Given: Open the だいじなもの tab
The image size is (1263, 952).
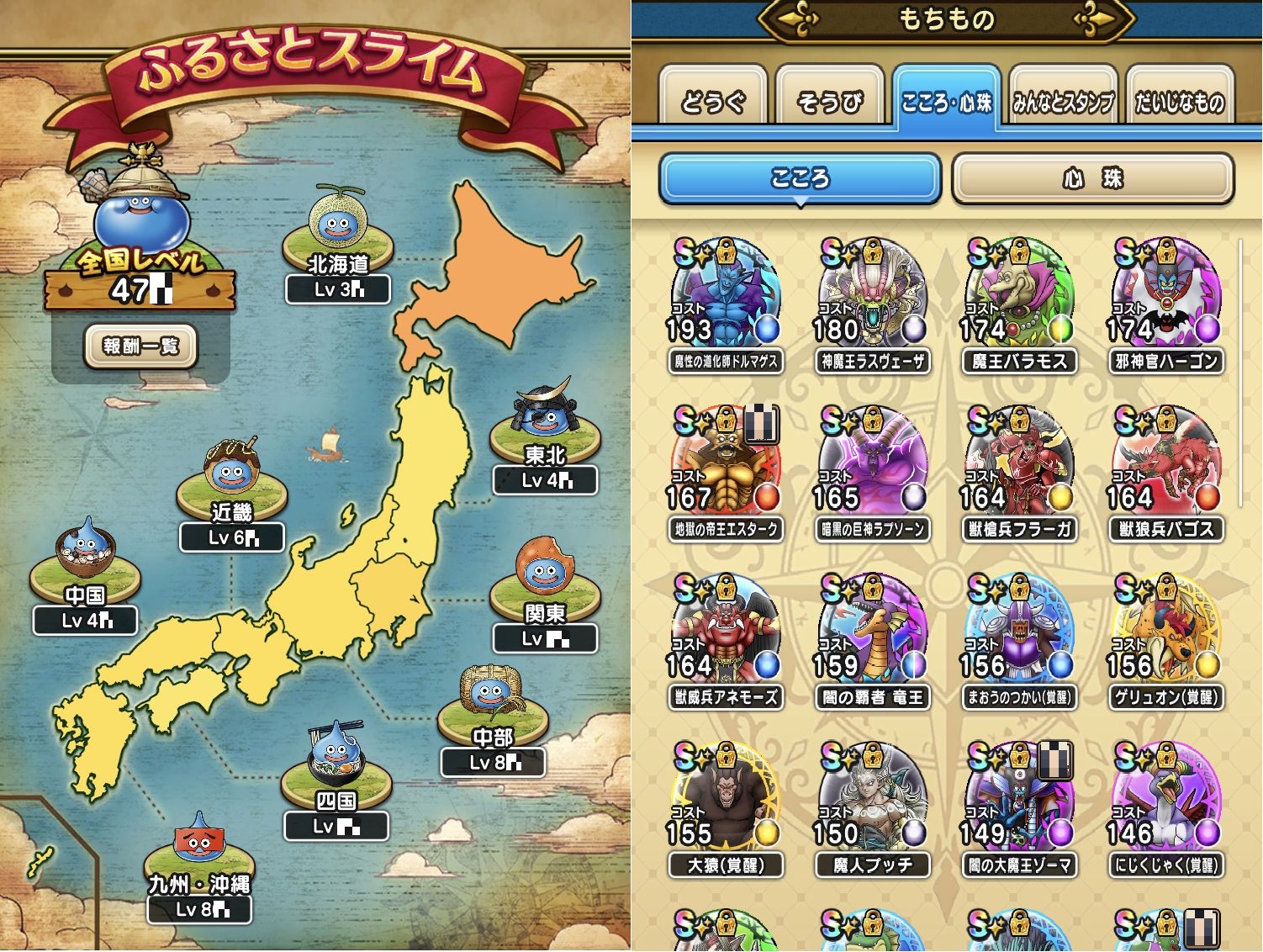Looking at the screenshot, I should click(x=1179, y=101).
